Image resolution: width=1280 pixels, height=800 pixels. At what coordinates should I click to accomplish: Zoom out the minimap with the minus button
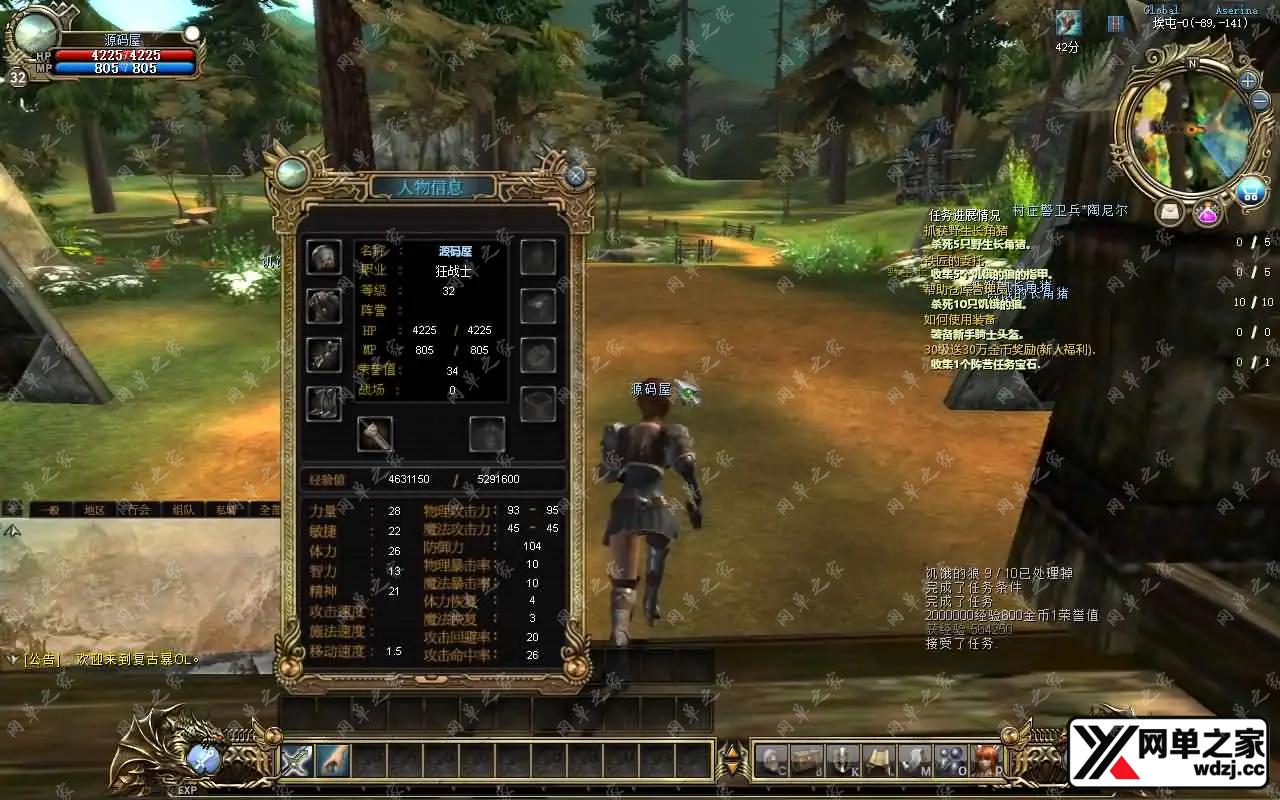pyautogui.click(x=1259, y=101)
